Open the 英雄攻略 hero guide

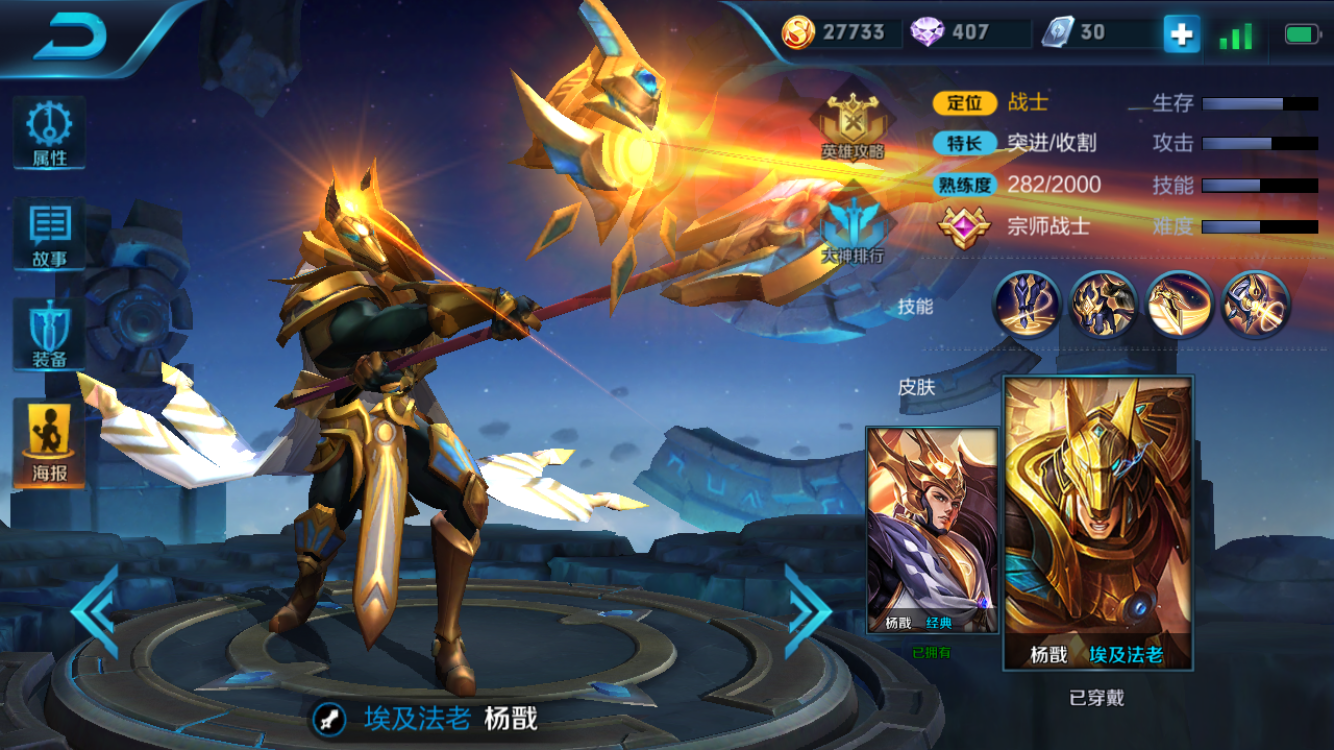click(853, 127)
